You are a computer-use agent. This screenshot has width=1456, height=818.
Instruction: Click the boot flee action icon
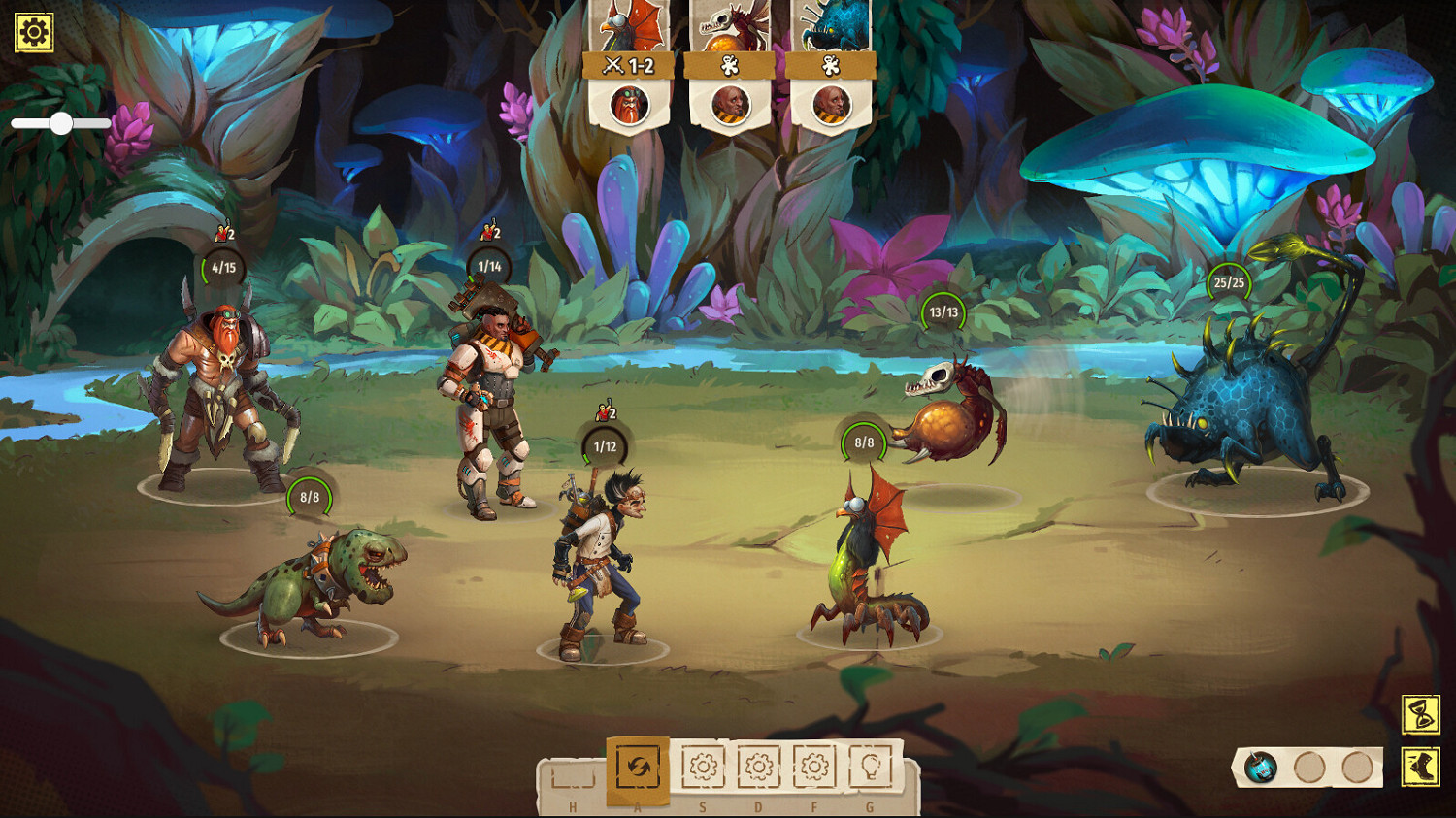[1420, 767]
